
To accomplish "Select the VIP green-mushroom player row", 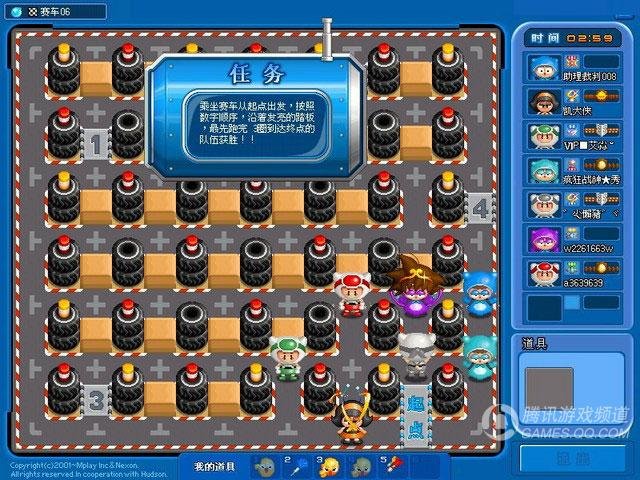I will [x=573, y=137].
